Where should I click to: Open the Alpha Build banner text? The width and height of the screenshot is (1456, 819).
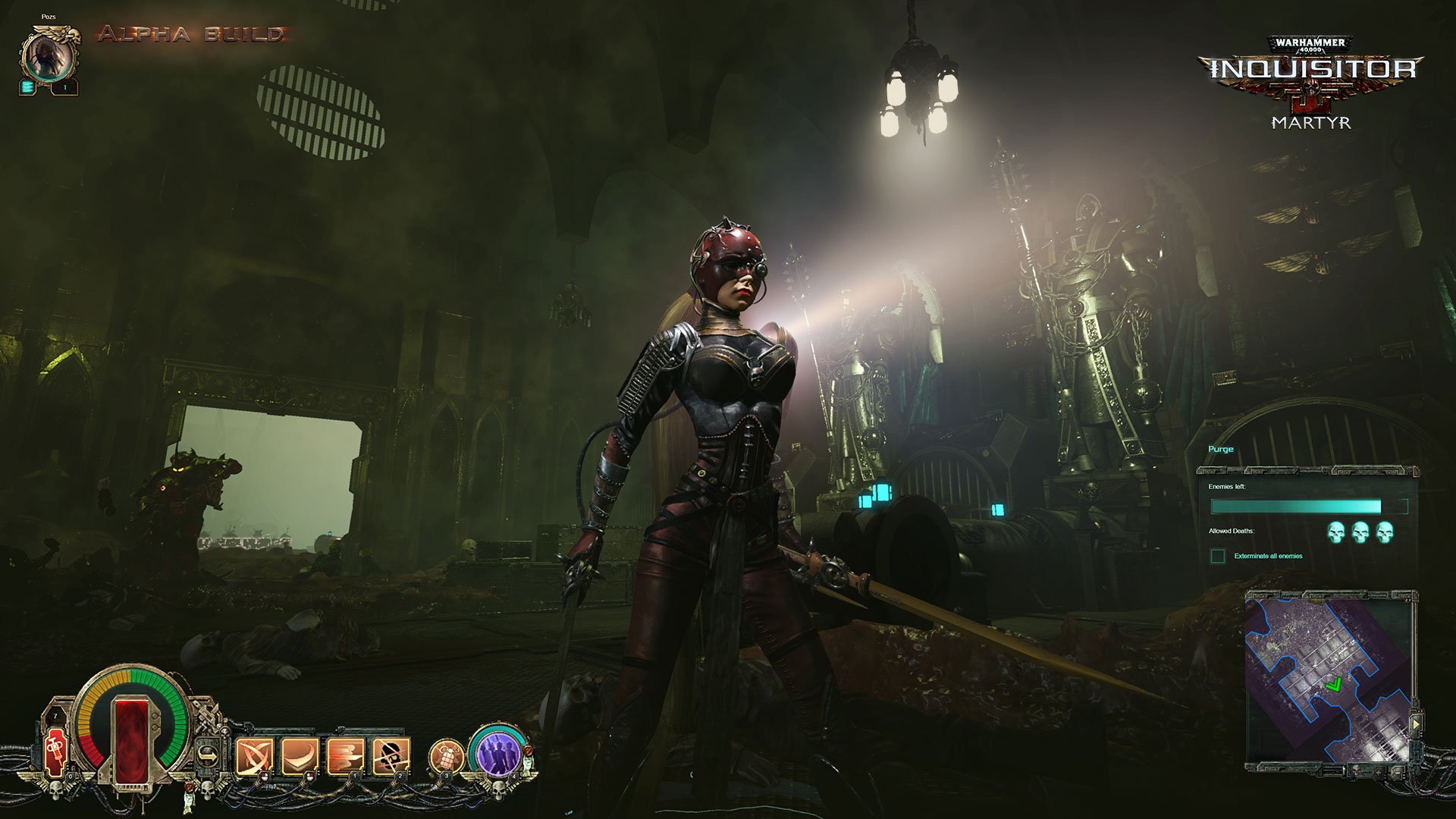tap(190, 34)
